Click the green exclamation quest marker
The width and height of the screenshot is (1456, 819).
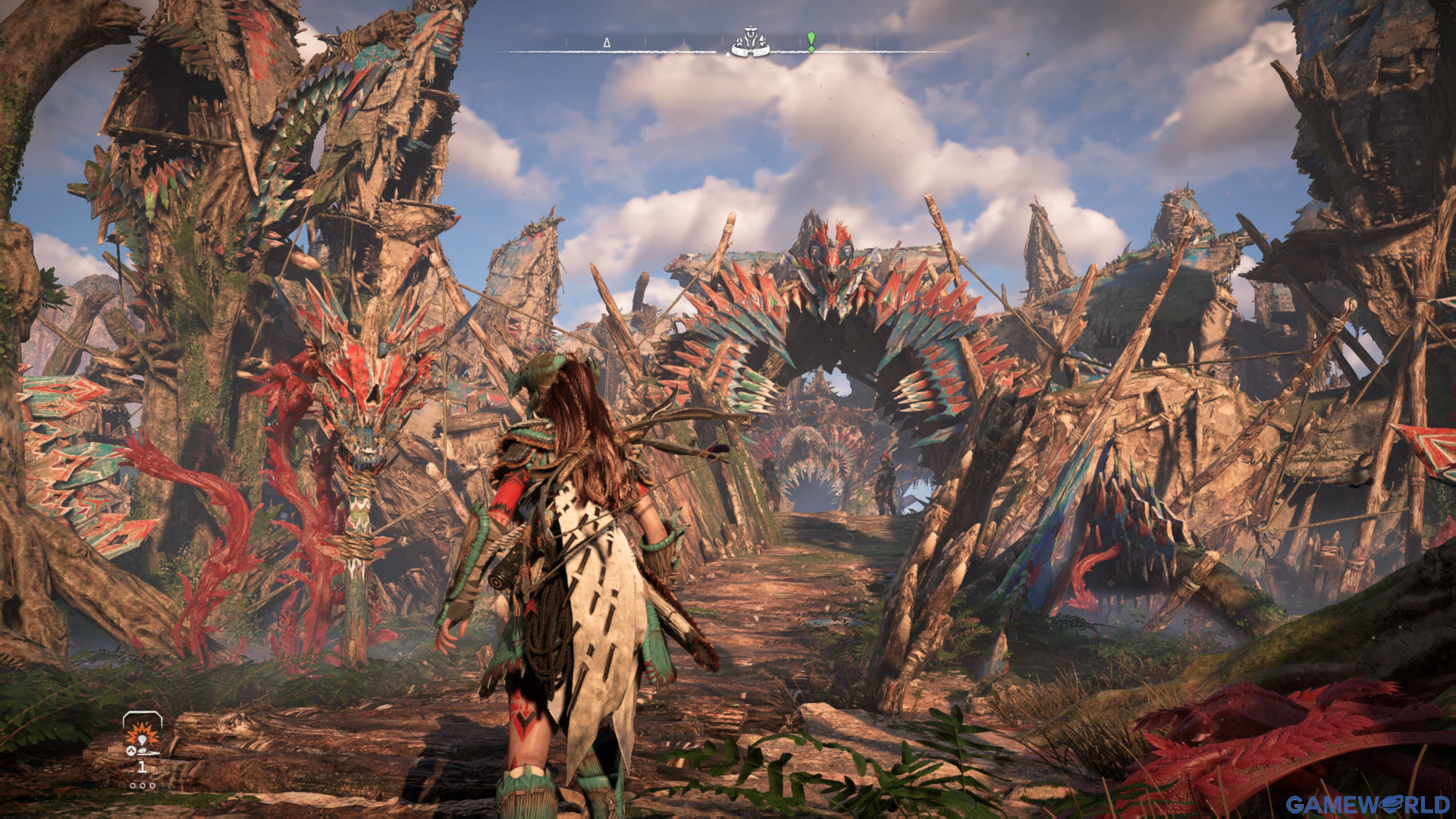(811, 41)
